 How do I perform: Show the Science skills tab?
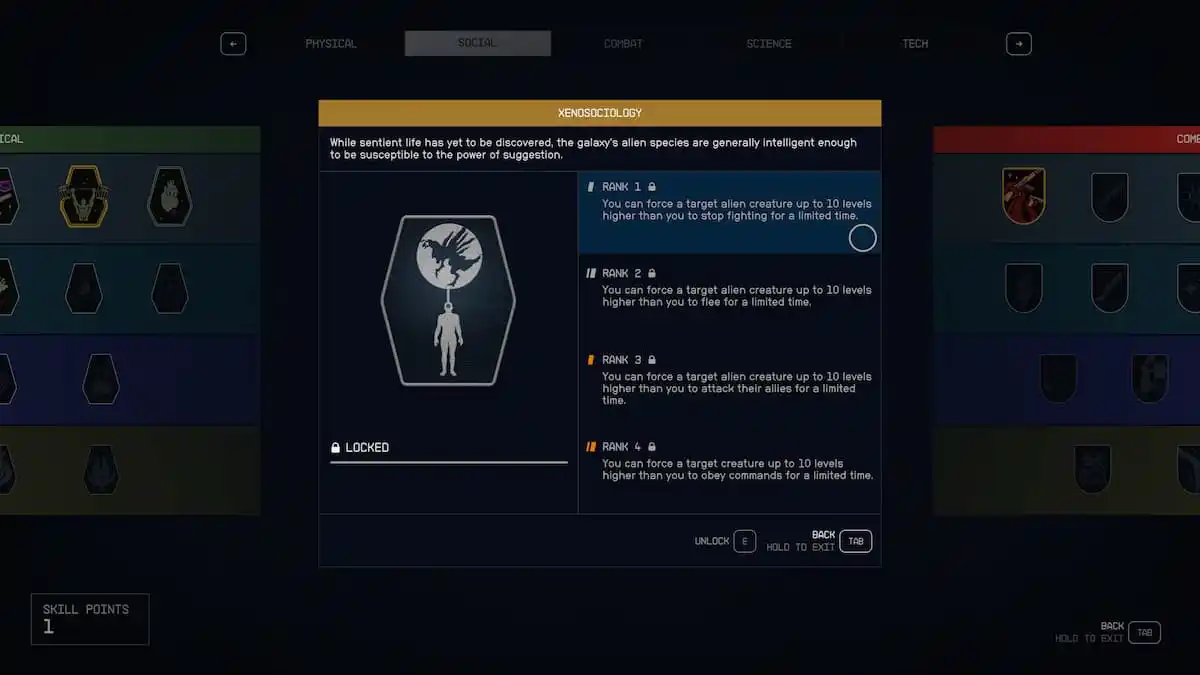tap(768, 44)
